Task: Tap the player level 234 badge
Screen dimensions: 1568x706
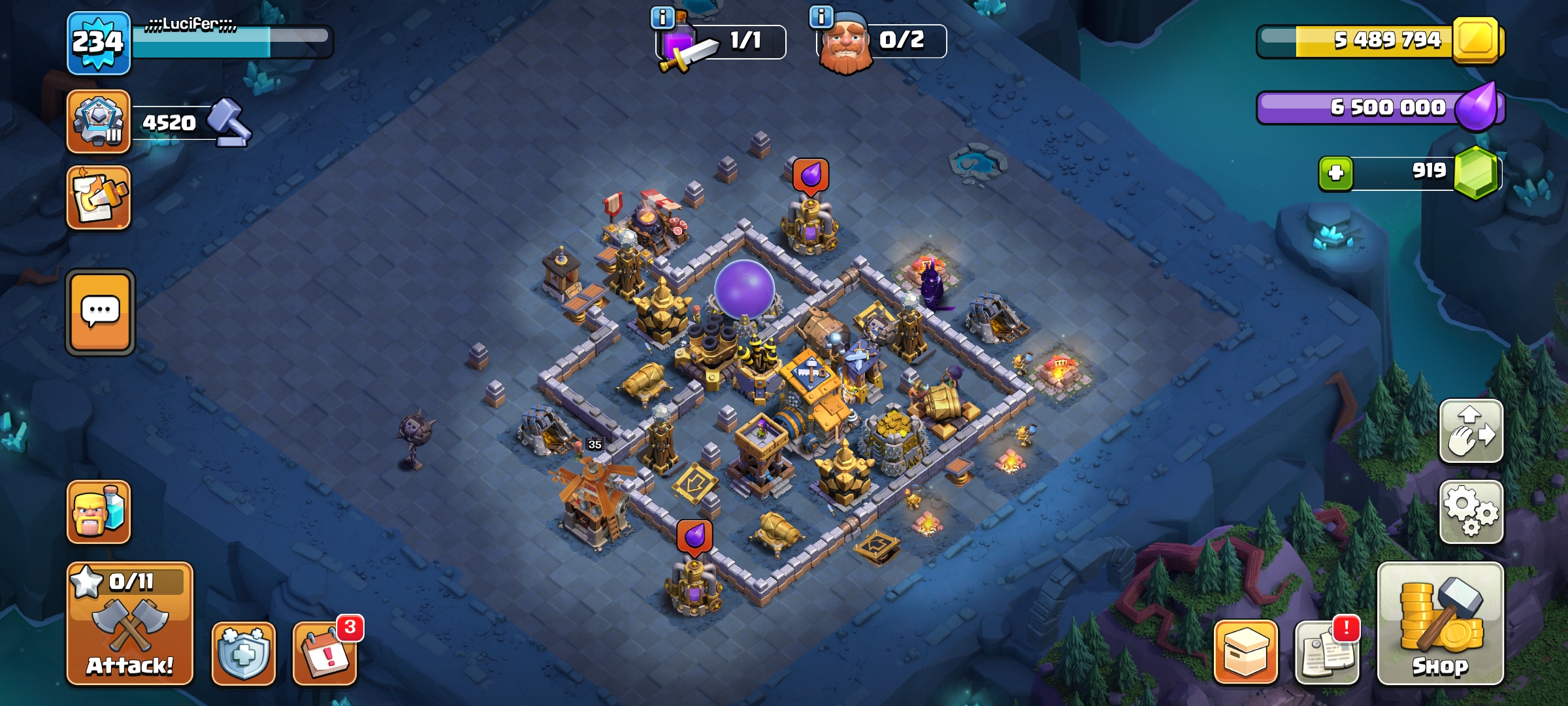Action: 98,43
